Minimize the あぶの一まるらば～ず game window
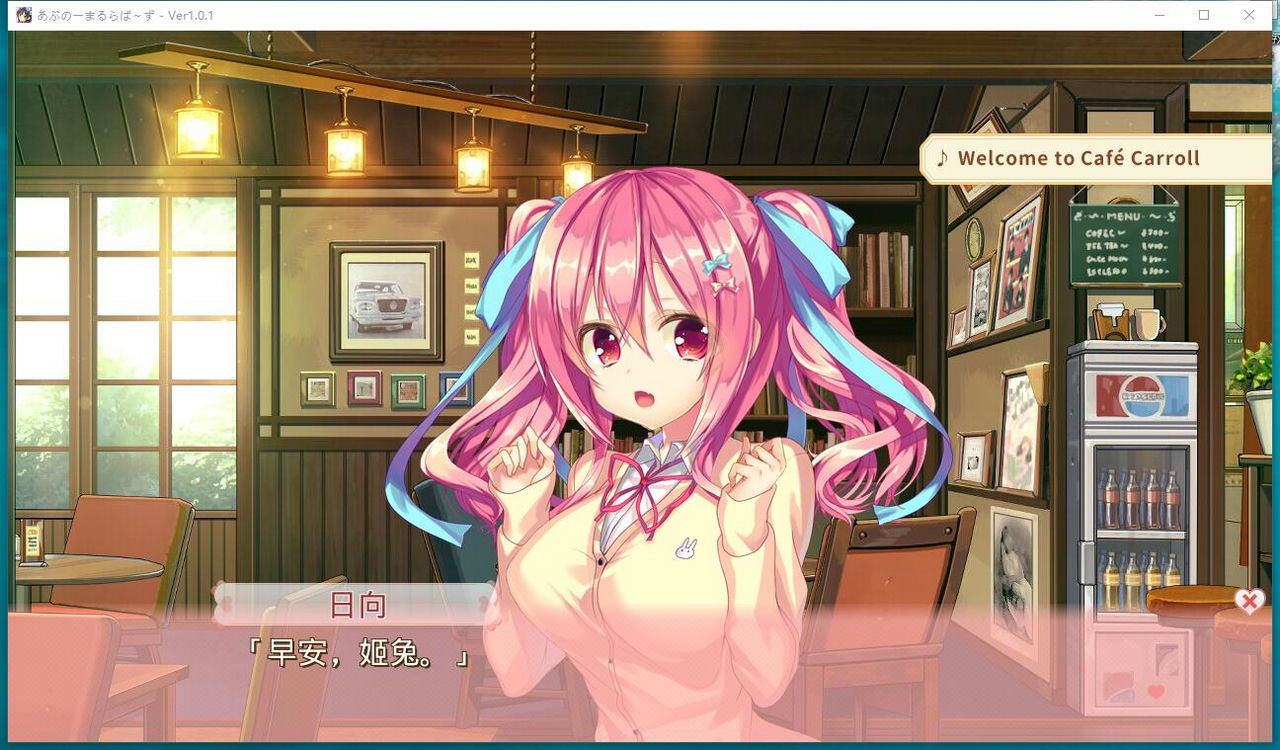This screenshot has width=1280, height=750. pyautogui.click(x=1160, y=15)
